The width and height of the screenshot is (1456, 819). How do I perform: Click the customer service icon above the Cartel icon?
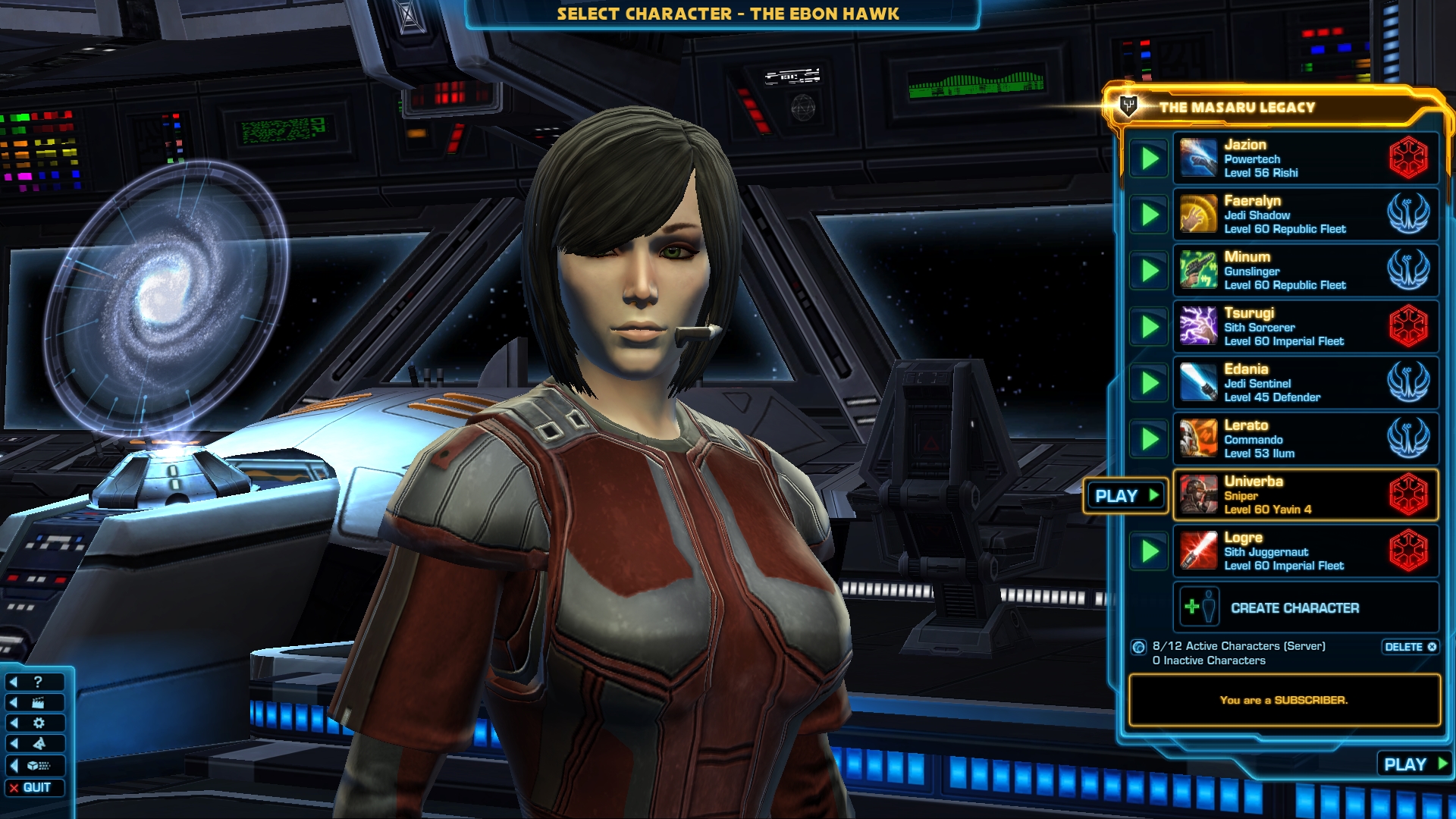[39, 743]
